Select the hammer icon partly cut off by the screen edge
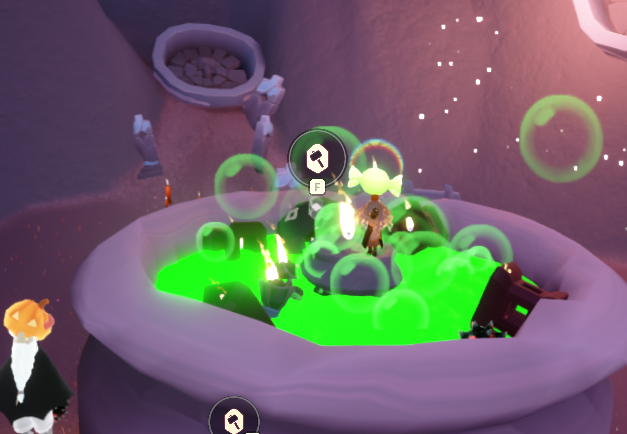Image resolution: width=627 pixels, height=434 pixels. 234,419
